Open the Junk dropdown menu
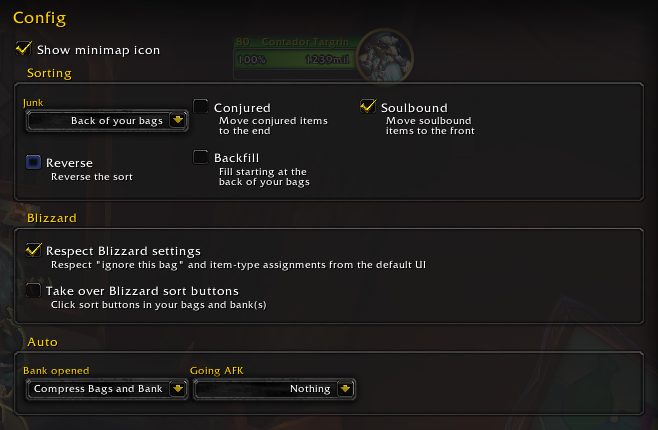Viewport: 658px width, 430px height. tap(178, 121)
